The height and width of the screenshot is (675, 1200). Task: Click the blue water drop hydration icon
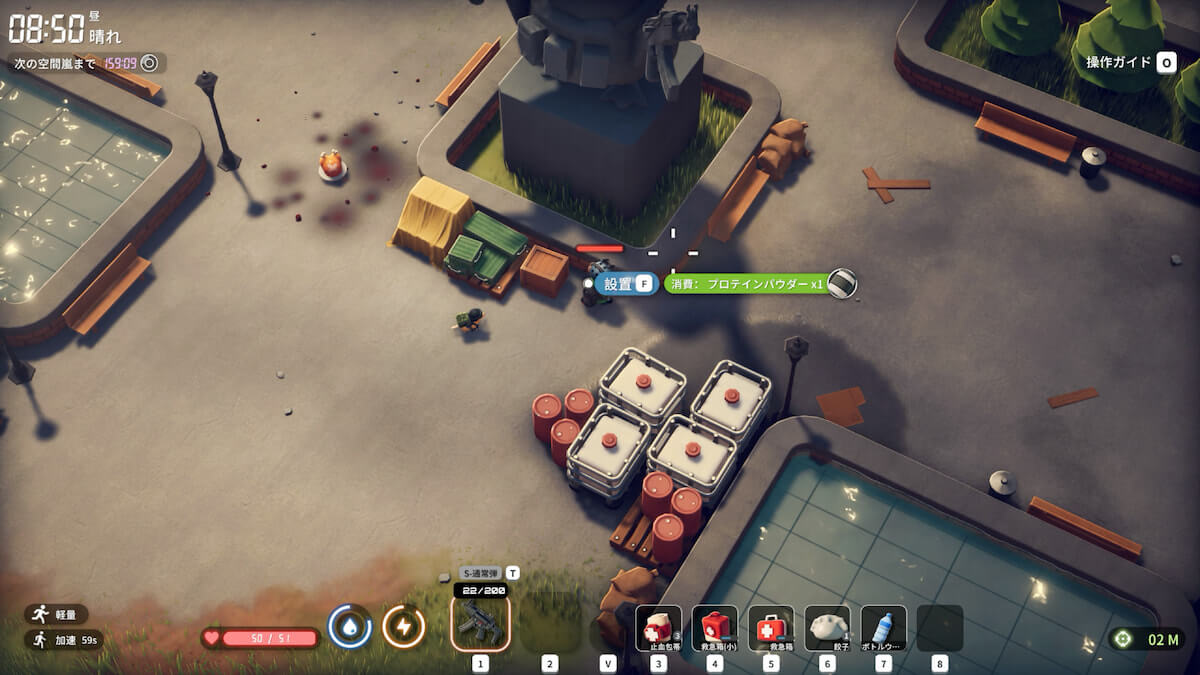[x=350, y=627]
